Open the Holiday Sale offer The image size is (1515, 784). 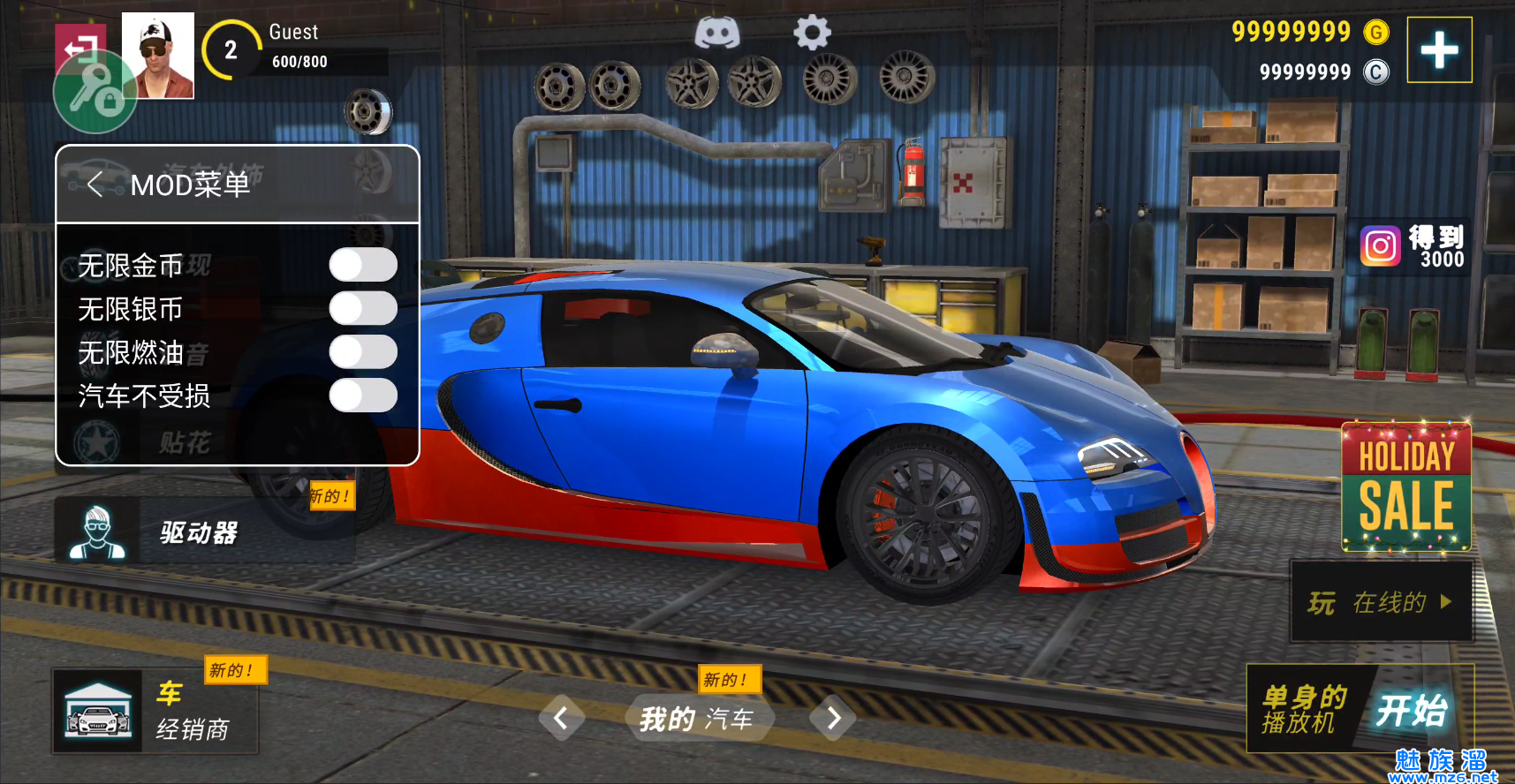click(x=1405, y=487)
